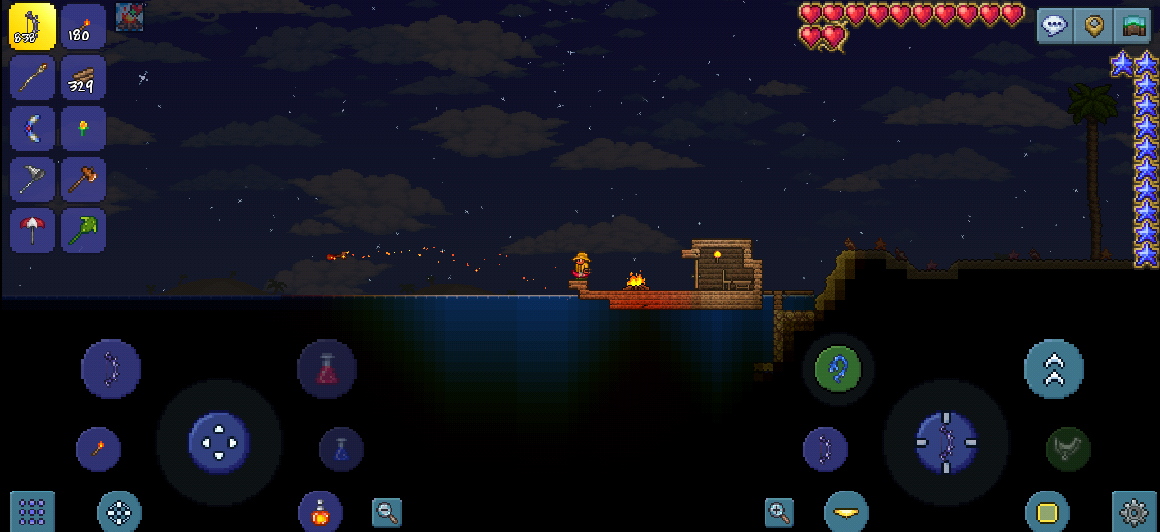Select the torch hotbar slot showing 180
Image resolution: width=1160 pixels, height=532 pixels.
click(x=83, y=27)
